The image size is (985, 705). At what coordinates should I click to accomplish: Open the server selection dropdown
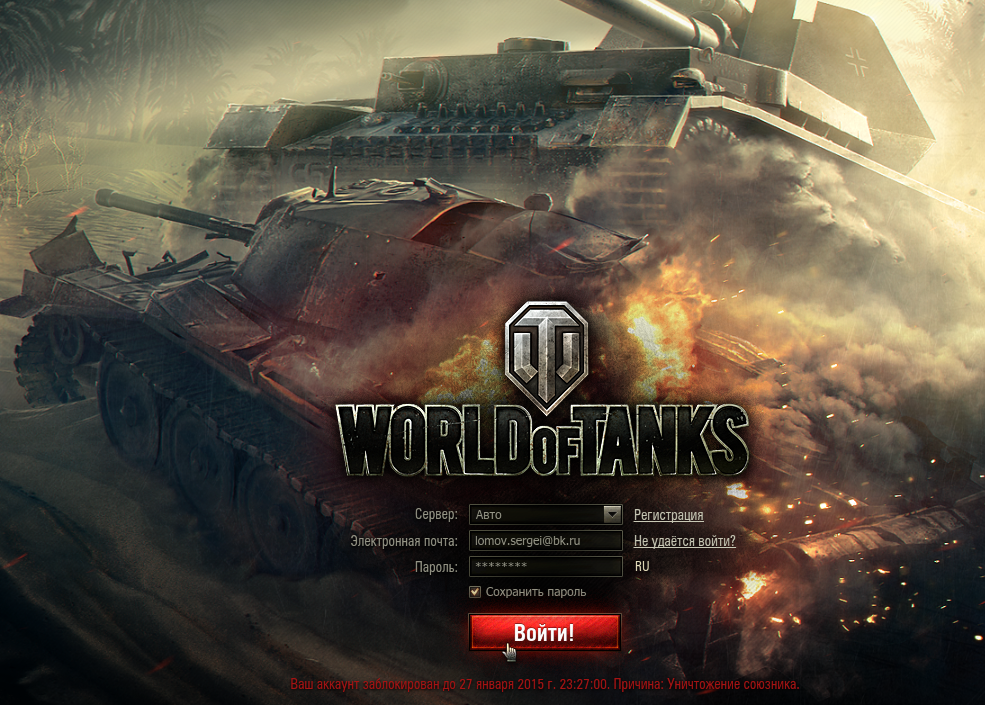coord(613,515)
